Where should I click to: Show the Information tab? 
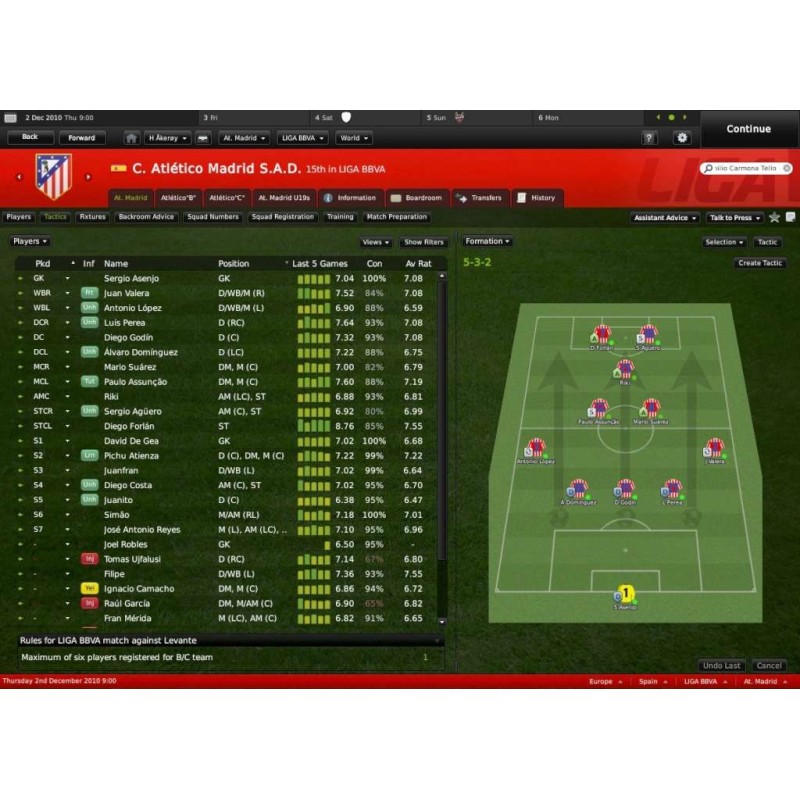350,198
